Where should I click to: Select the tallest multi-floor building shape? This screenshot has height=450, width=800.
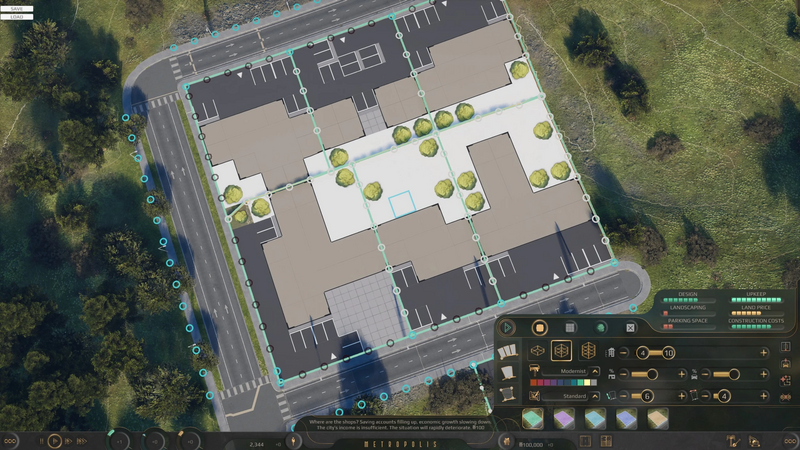point(588,351)
